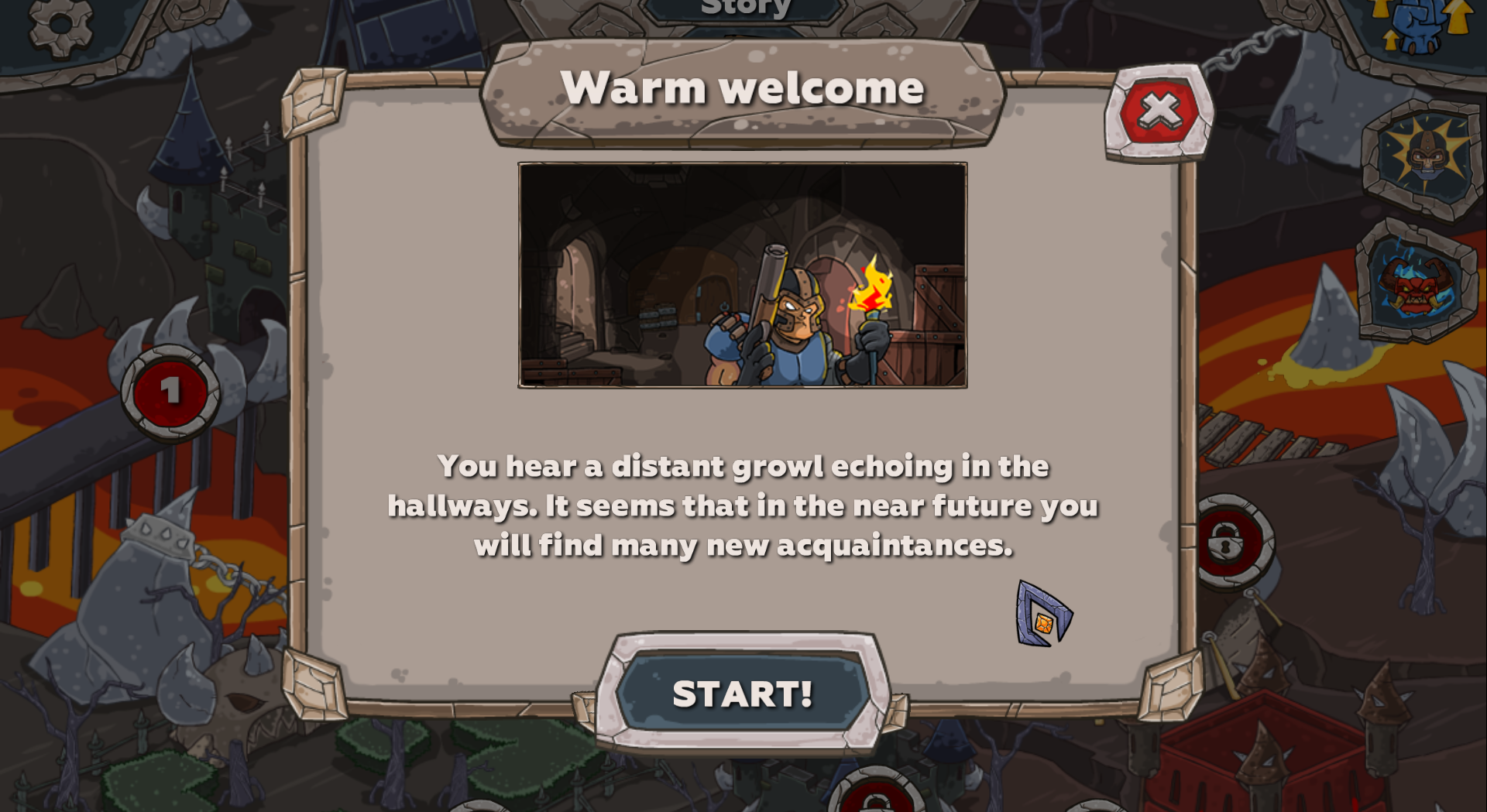This screenshot has width=1487, height=812.
Task: Click the Warm welcome title banner
Action: 742,87
